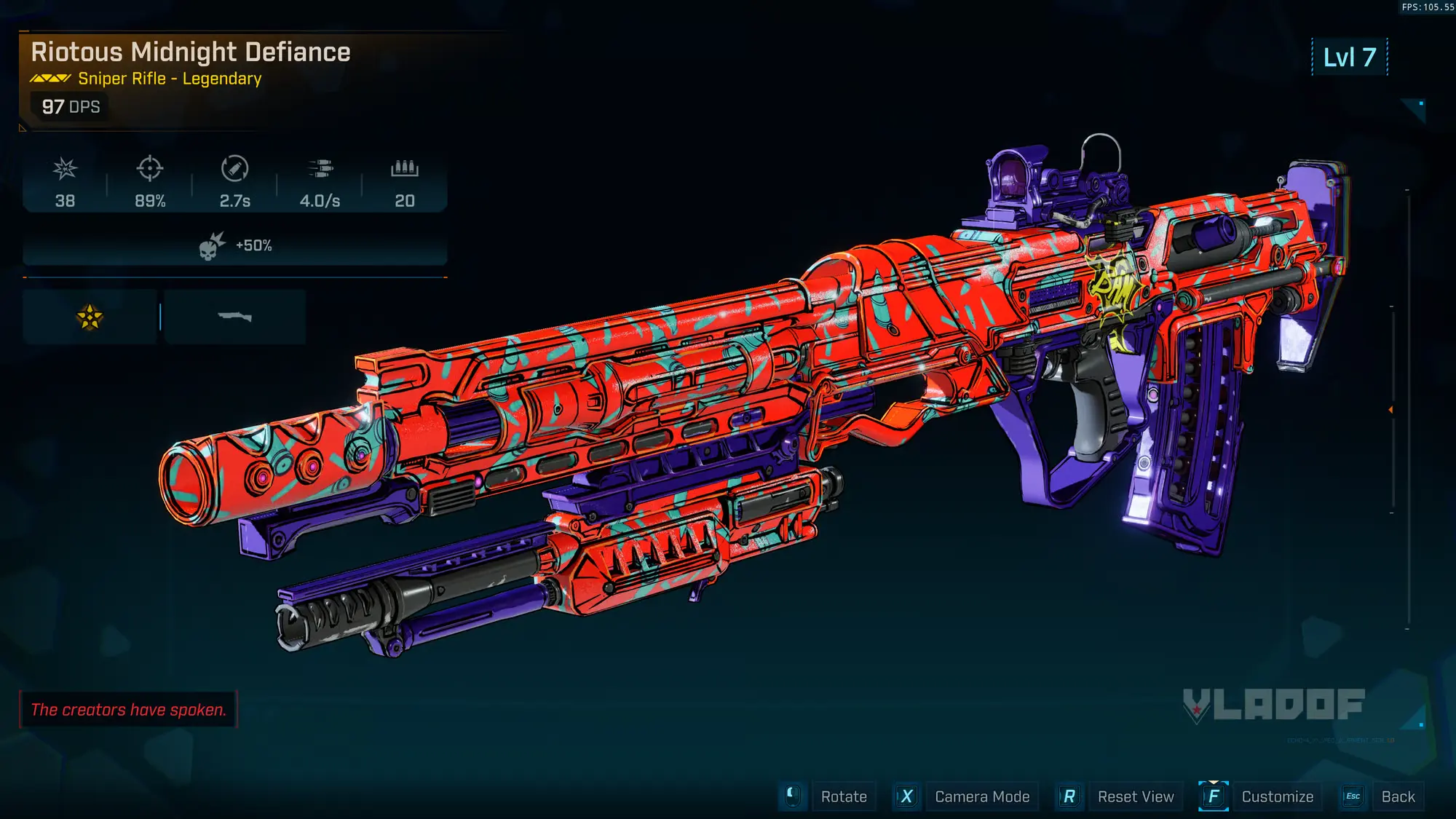
Task: Open the Customize option
Action: pos(1277,796)
